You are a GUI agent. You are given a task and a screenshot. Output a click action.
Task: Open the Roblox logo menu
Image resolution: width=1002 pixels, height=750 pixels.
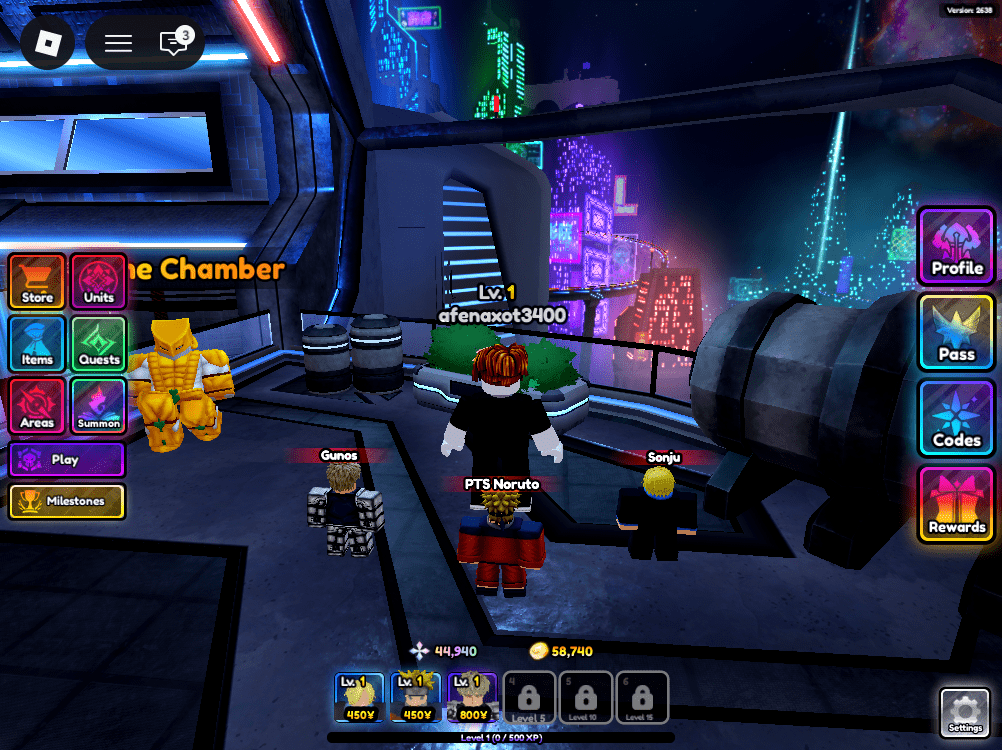click(48, 43)
